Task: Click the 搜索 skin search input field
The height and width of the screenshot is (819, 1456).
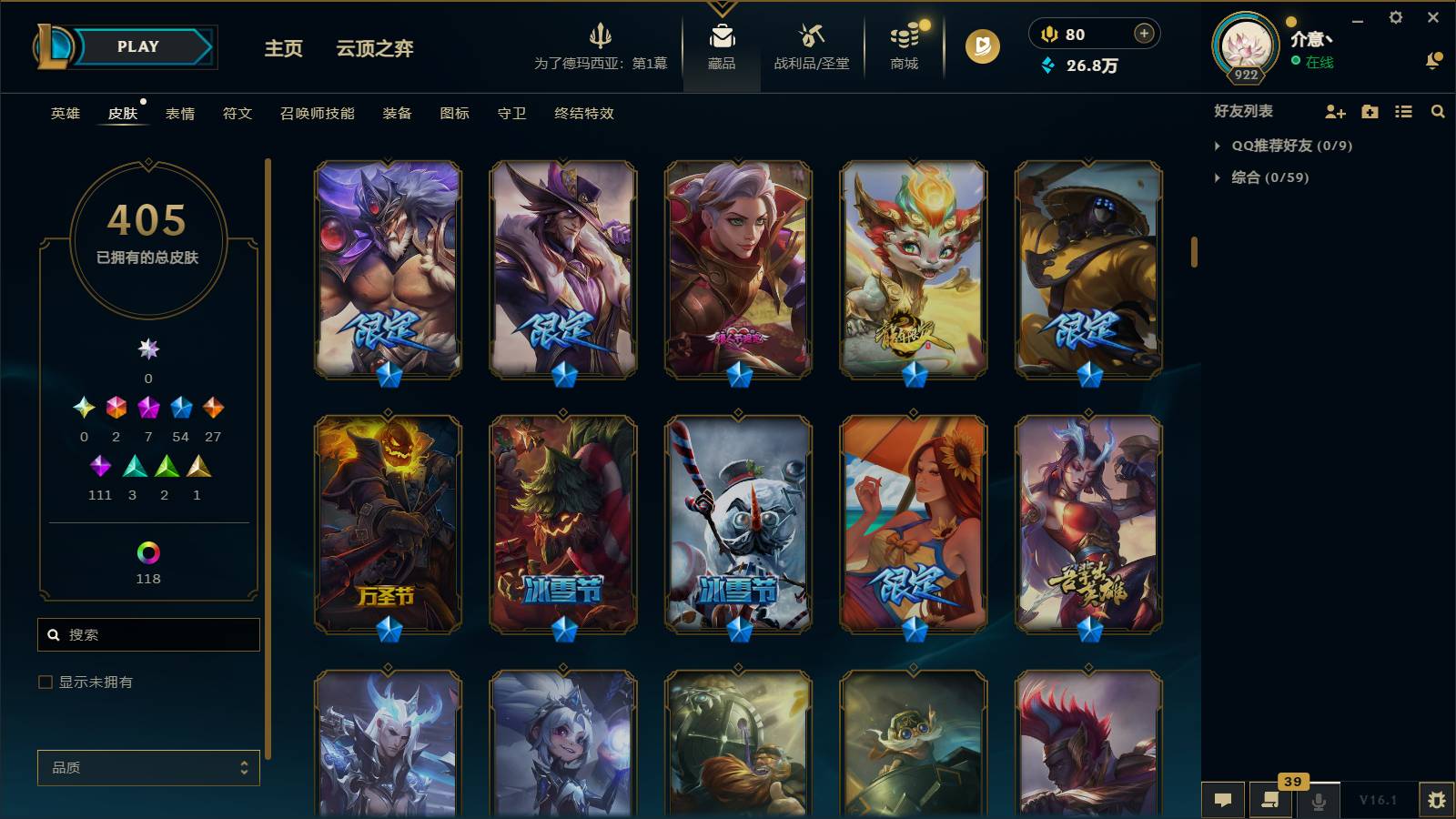Action: 148,634
